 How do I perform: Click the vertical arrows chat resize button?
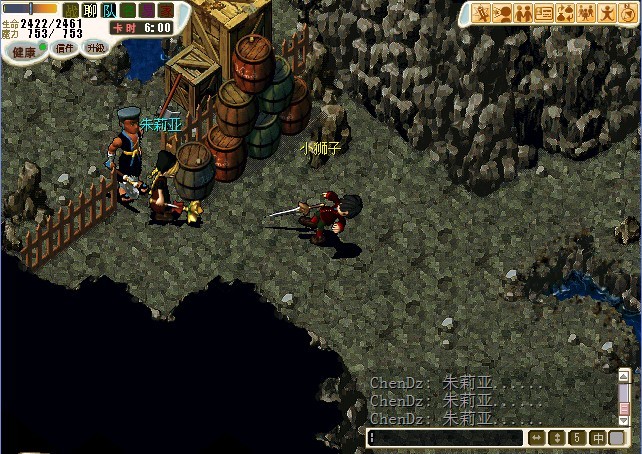pyautogui.click(x=557, y=437)
